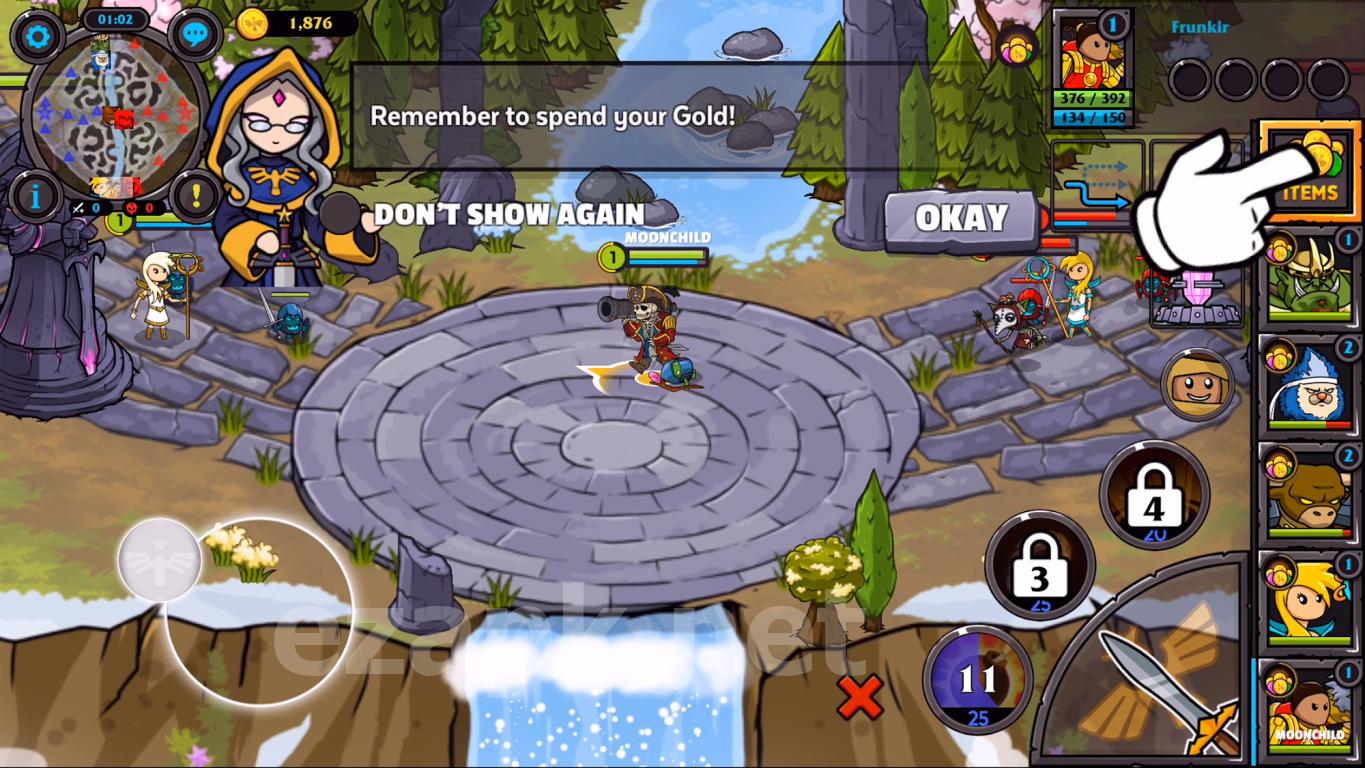Select the blonde-haired hero portrait

1309,601
